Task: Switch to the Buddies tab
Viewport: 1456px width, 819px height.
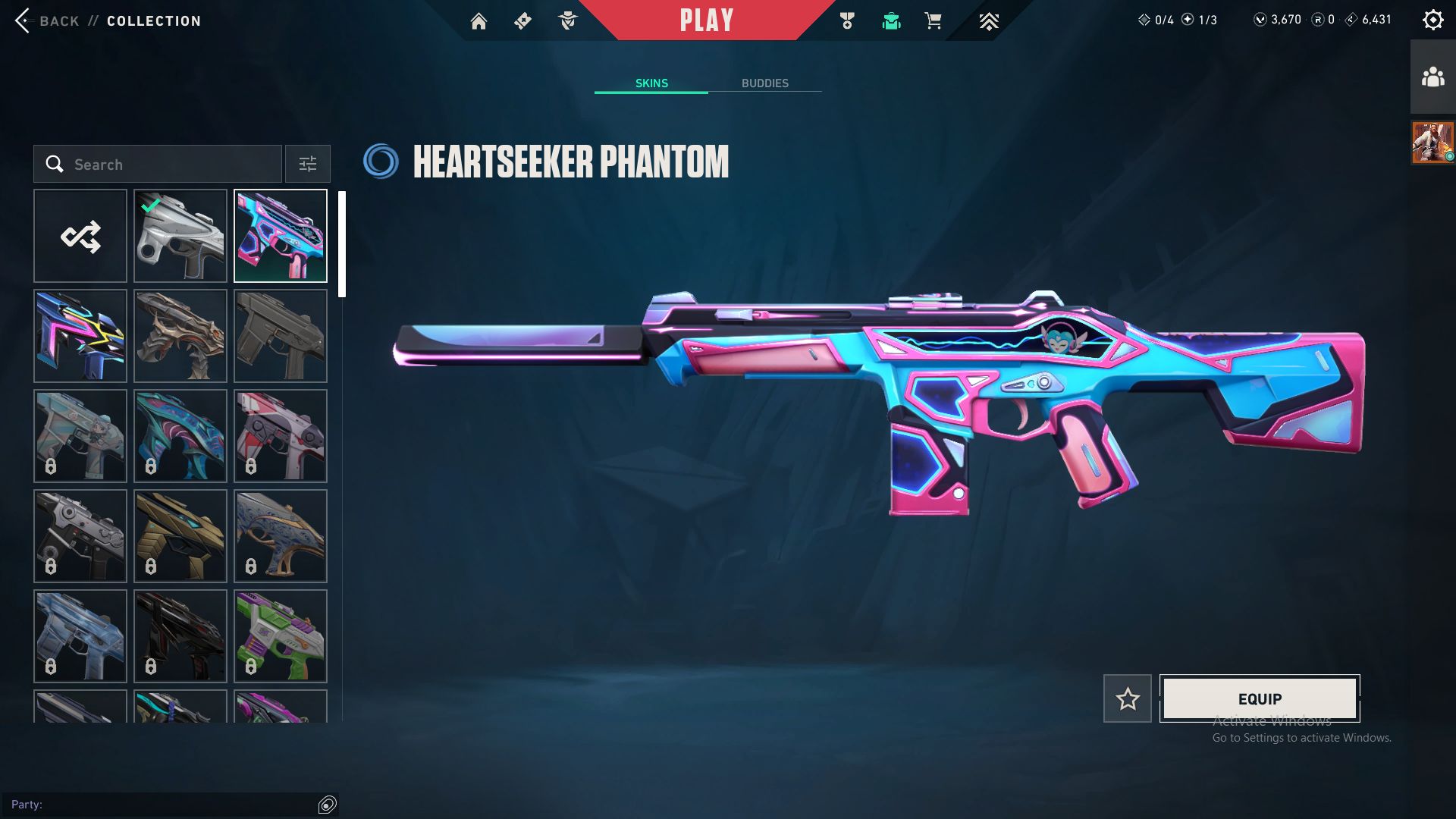Action: point(764,83)
